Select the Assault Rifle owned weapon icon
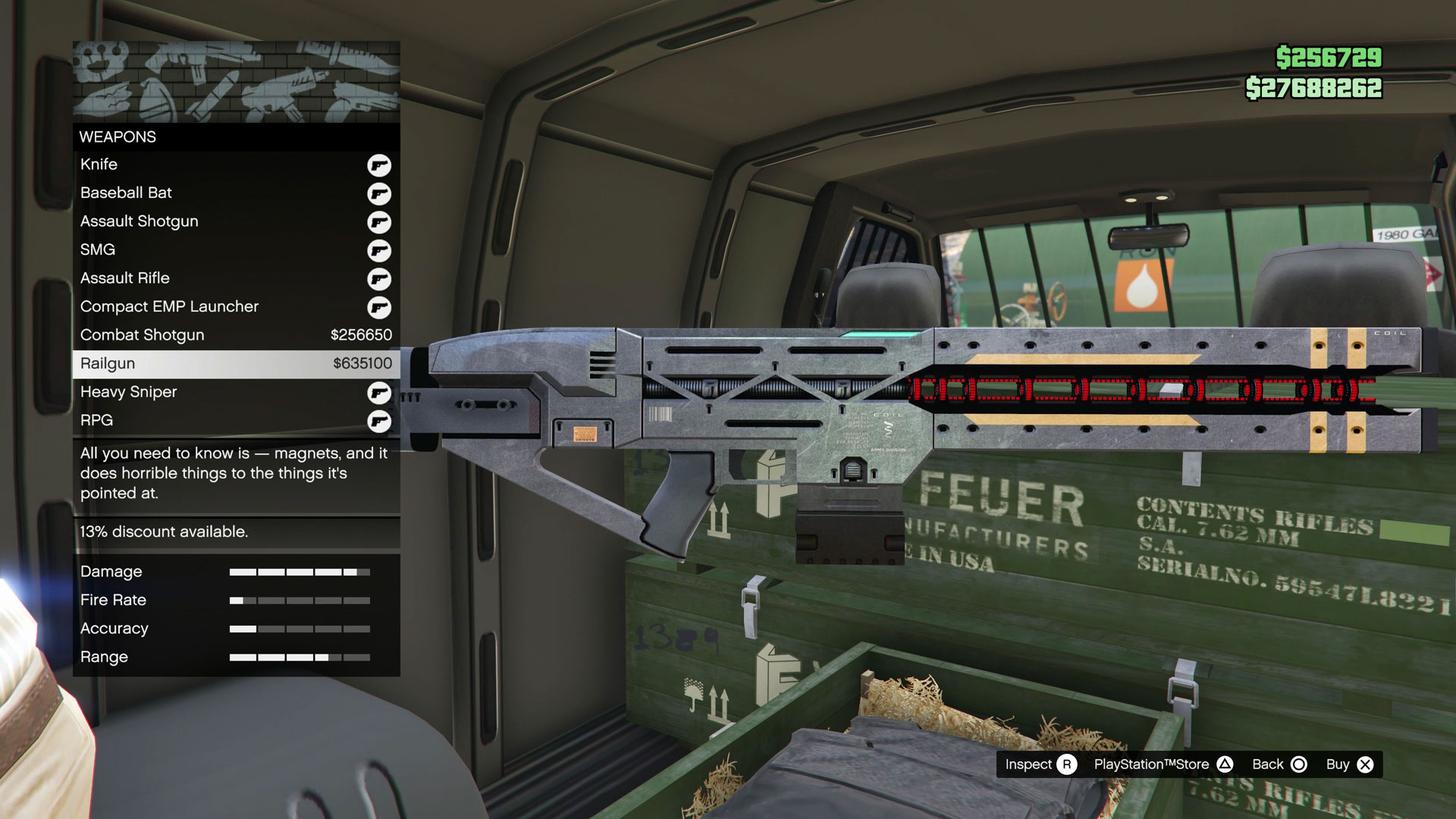1456x819 pixels. click(379, 278)
